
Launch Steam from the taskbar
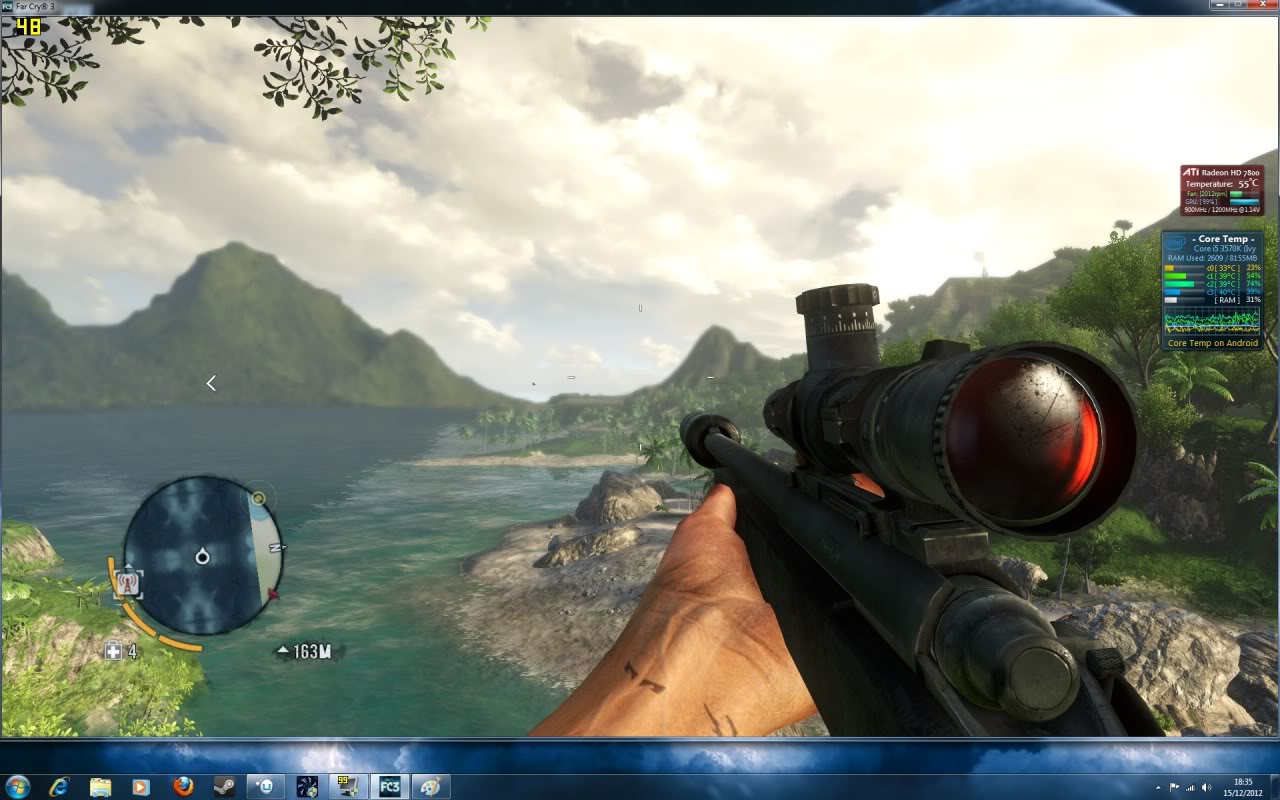222,786
